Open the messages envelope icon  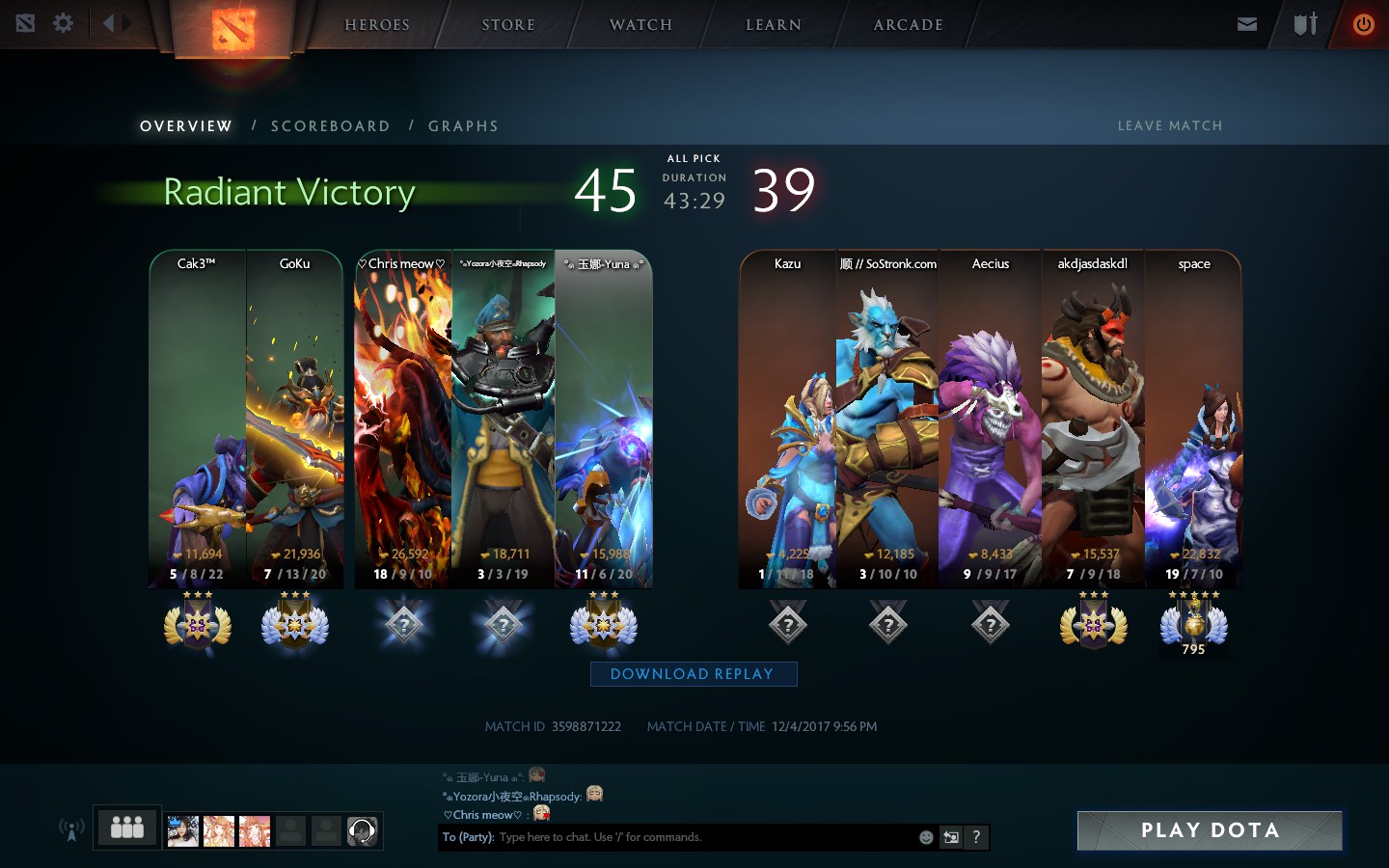[1246, 23]
